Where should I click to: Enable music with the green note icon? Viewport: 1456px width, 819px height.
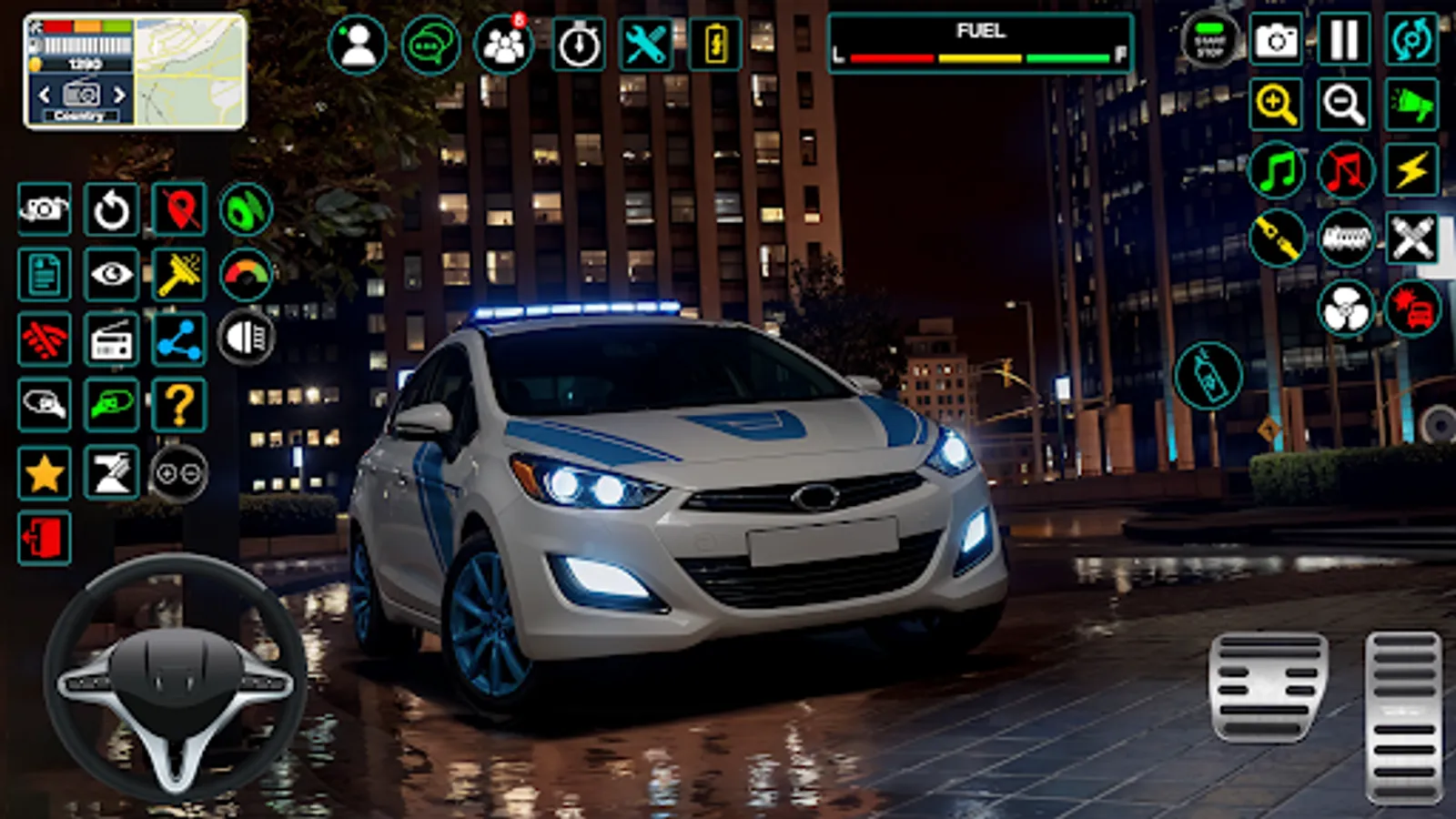(x=1279, y=167)
